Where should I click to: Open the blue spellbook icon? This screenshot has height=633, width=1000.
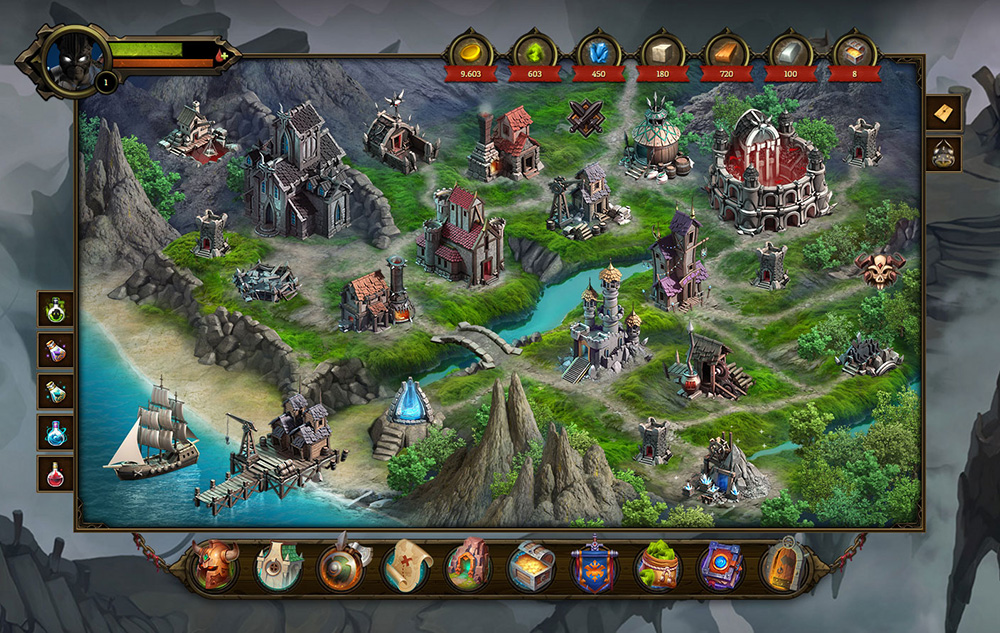pyautogui.click(x=721, y=567)
